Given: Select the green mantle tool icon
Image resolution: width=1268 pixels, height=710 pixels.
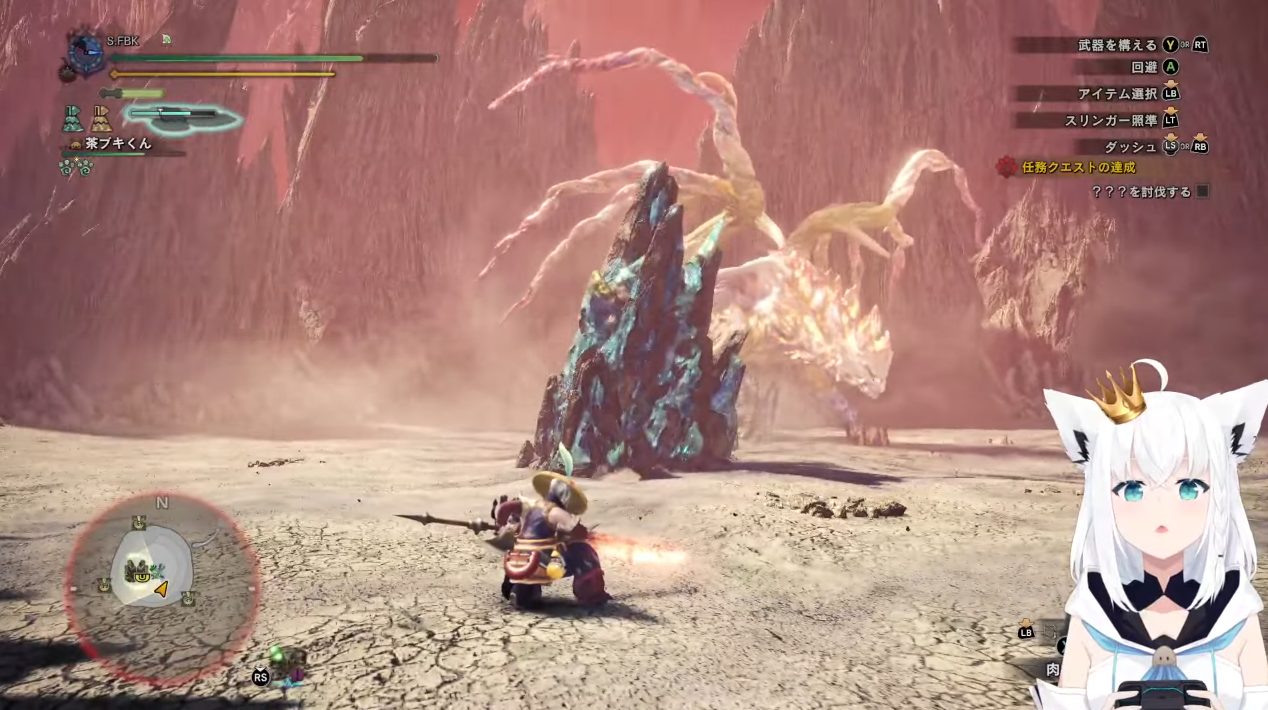Looking at the screenshot, I should tap(73, 119).
